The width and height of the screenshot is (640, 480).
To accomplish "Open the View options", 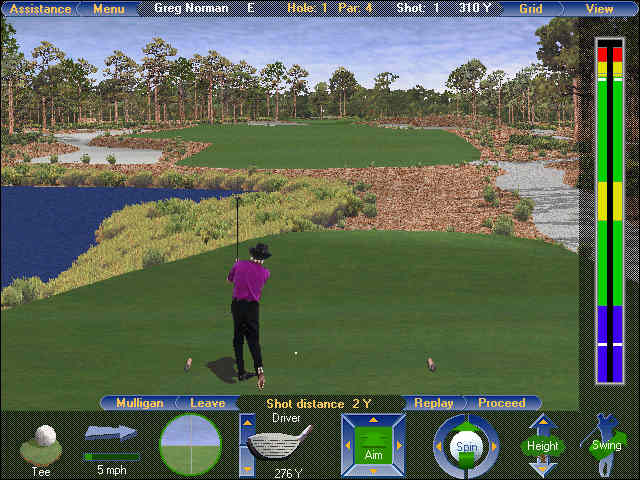I will [x=600, y=9].
